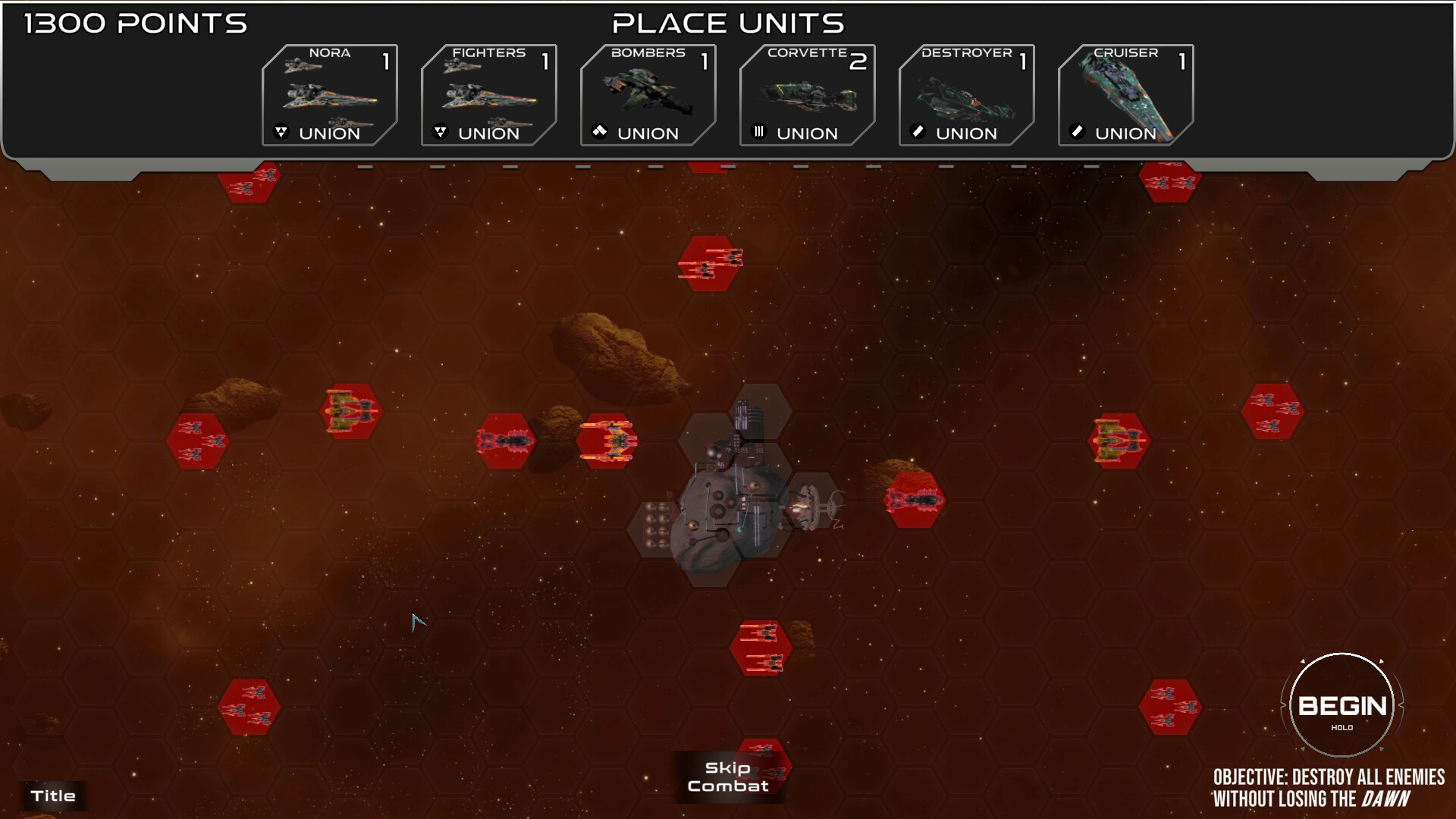Pick the Bombers unit card
Image resolution: width=1456 pixels, height=819 pixels.
click(648, 95)
